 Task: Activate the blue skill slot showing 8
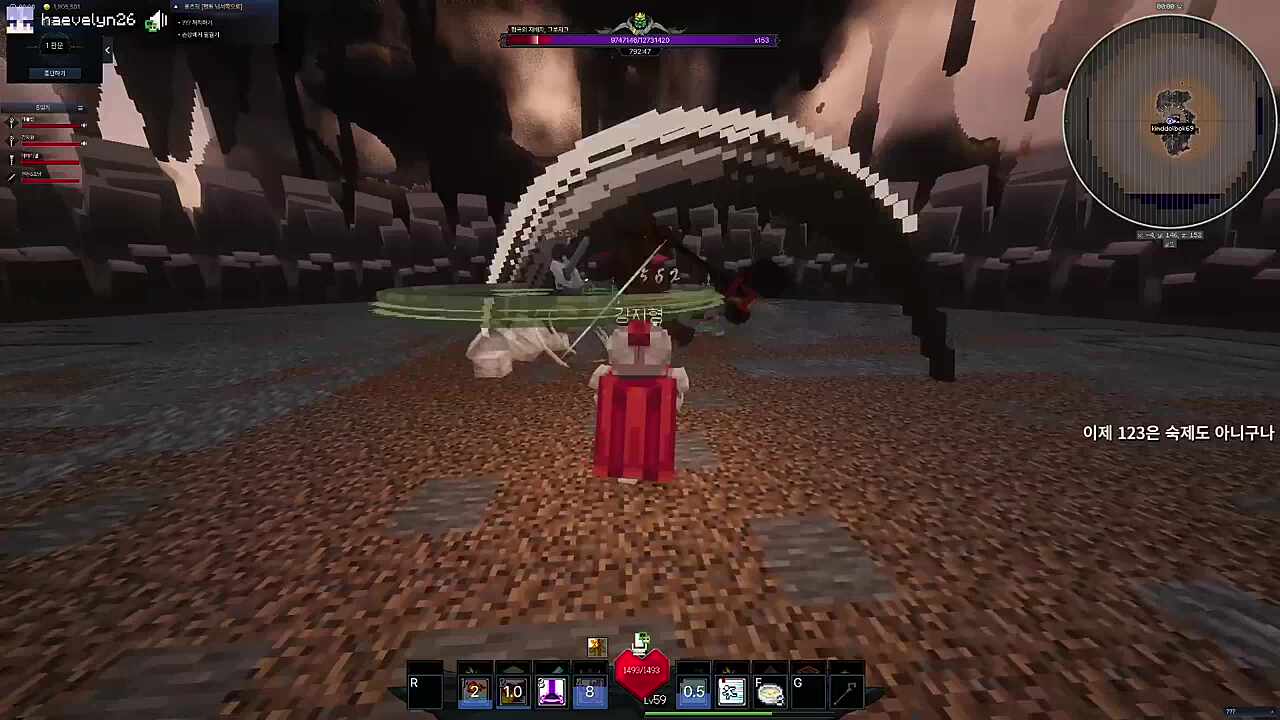589,691
